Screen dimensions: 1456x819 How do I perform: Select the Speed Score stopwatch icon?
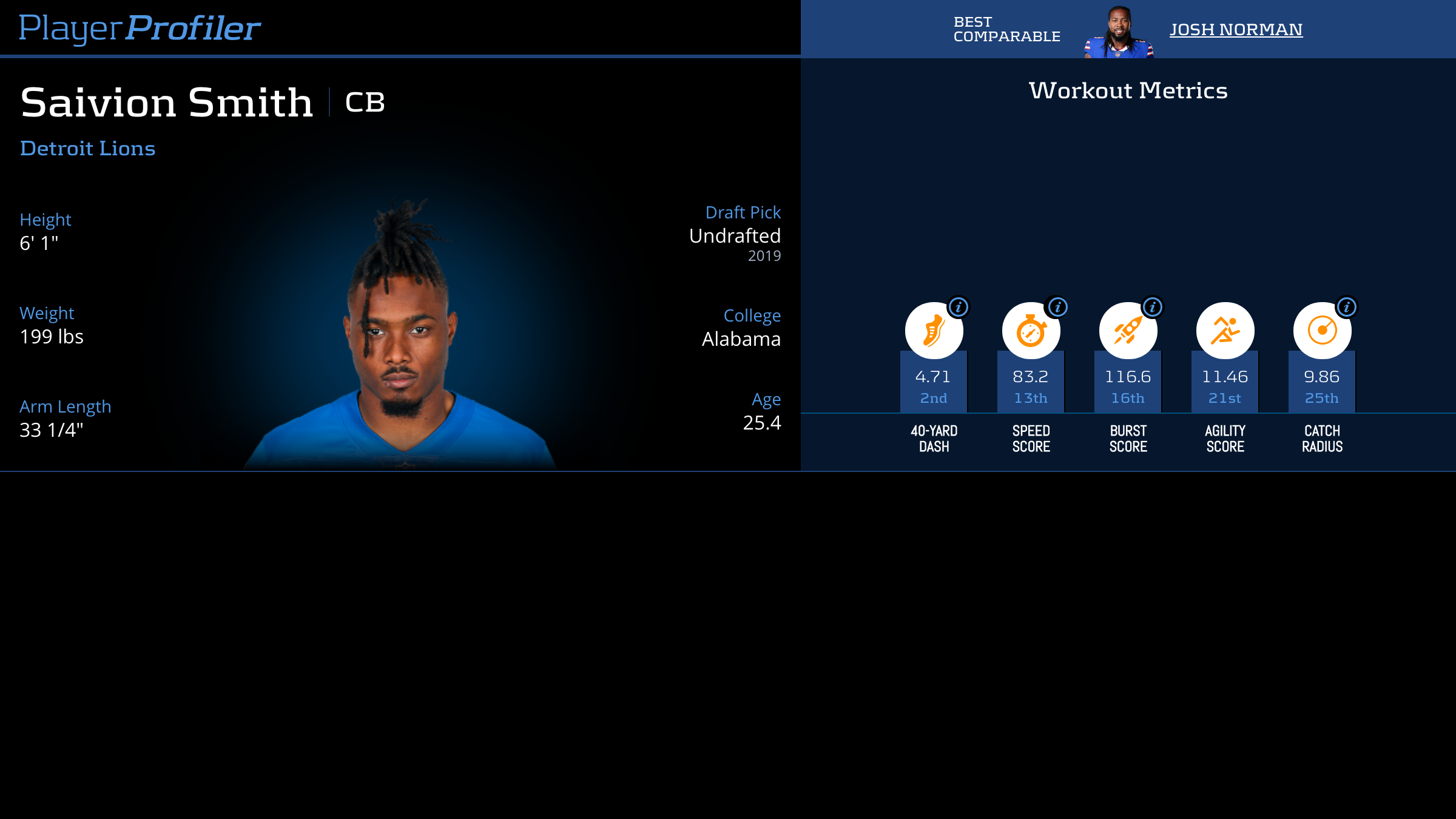click(1030, 331)
